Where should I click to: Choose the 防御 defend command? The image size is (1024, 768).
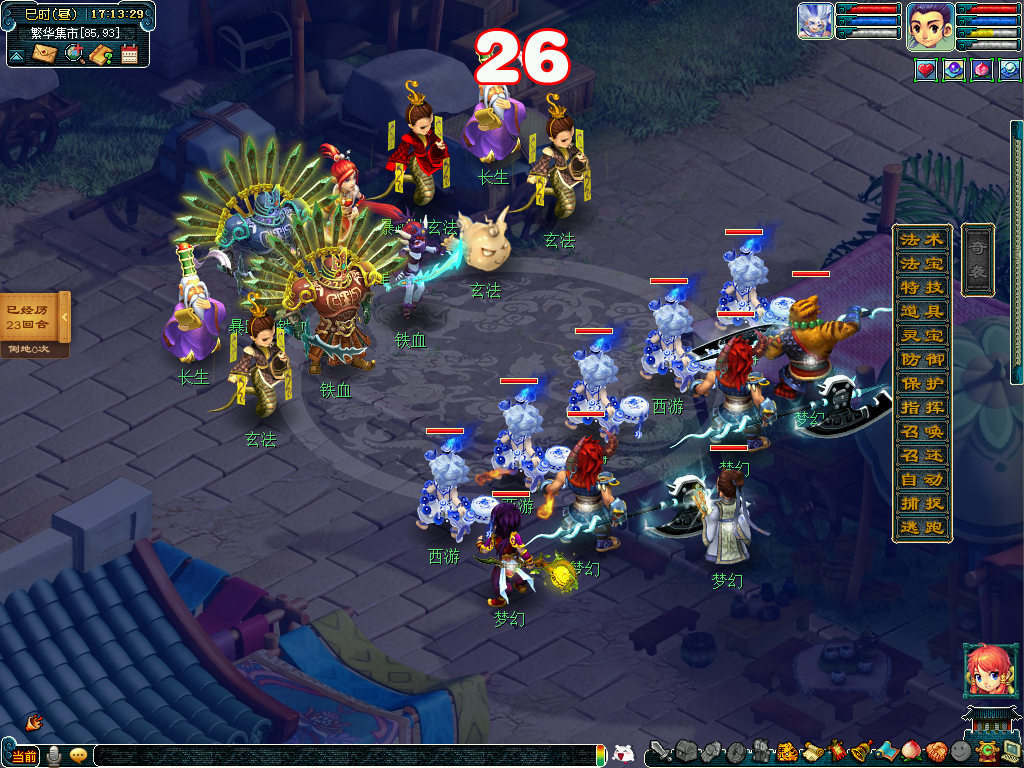921,360
